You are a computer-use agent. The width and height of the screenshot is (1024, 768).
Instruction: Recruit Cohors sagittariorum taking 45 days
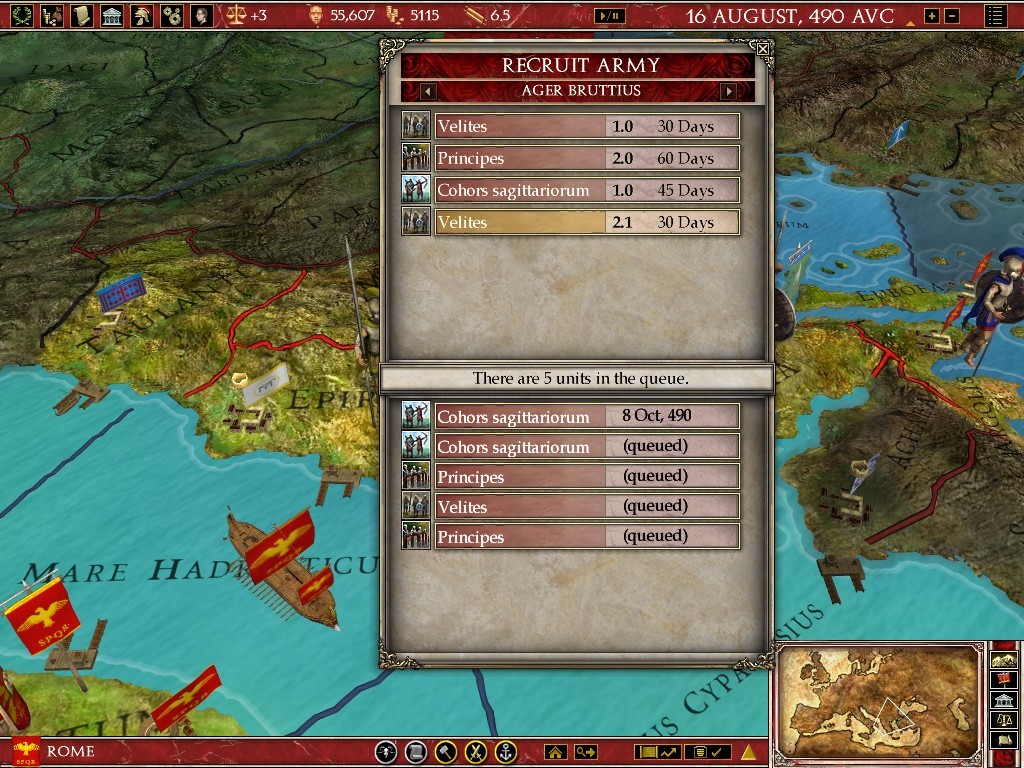587,190
